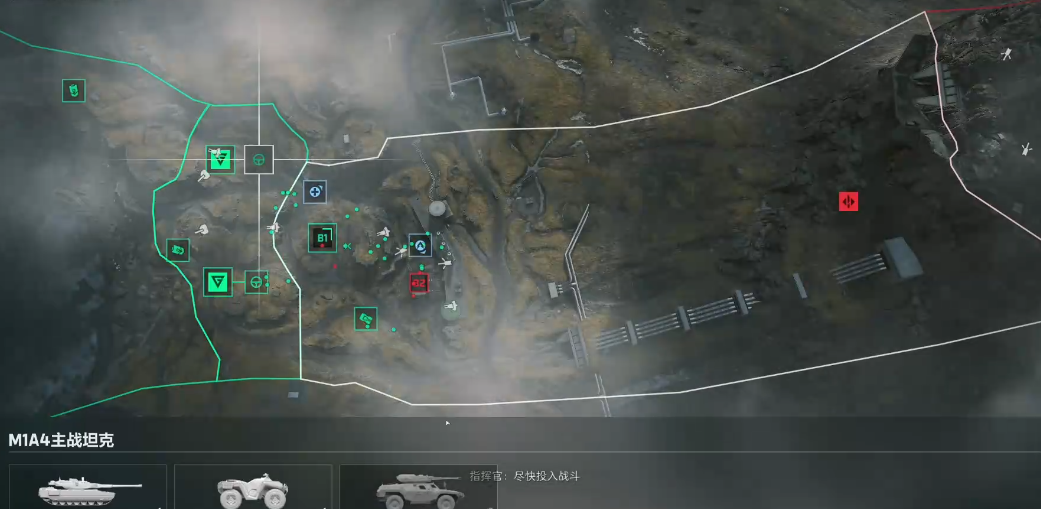Click the red B2 objective marker
This screenshot has width=1041, height=509.
pyautogui.click(x=419, y=284)
